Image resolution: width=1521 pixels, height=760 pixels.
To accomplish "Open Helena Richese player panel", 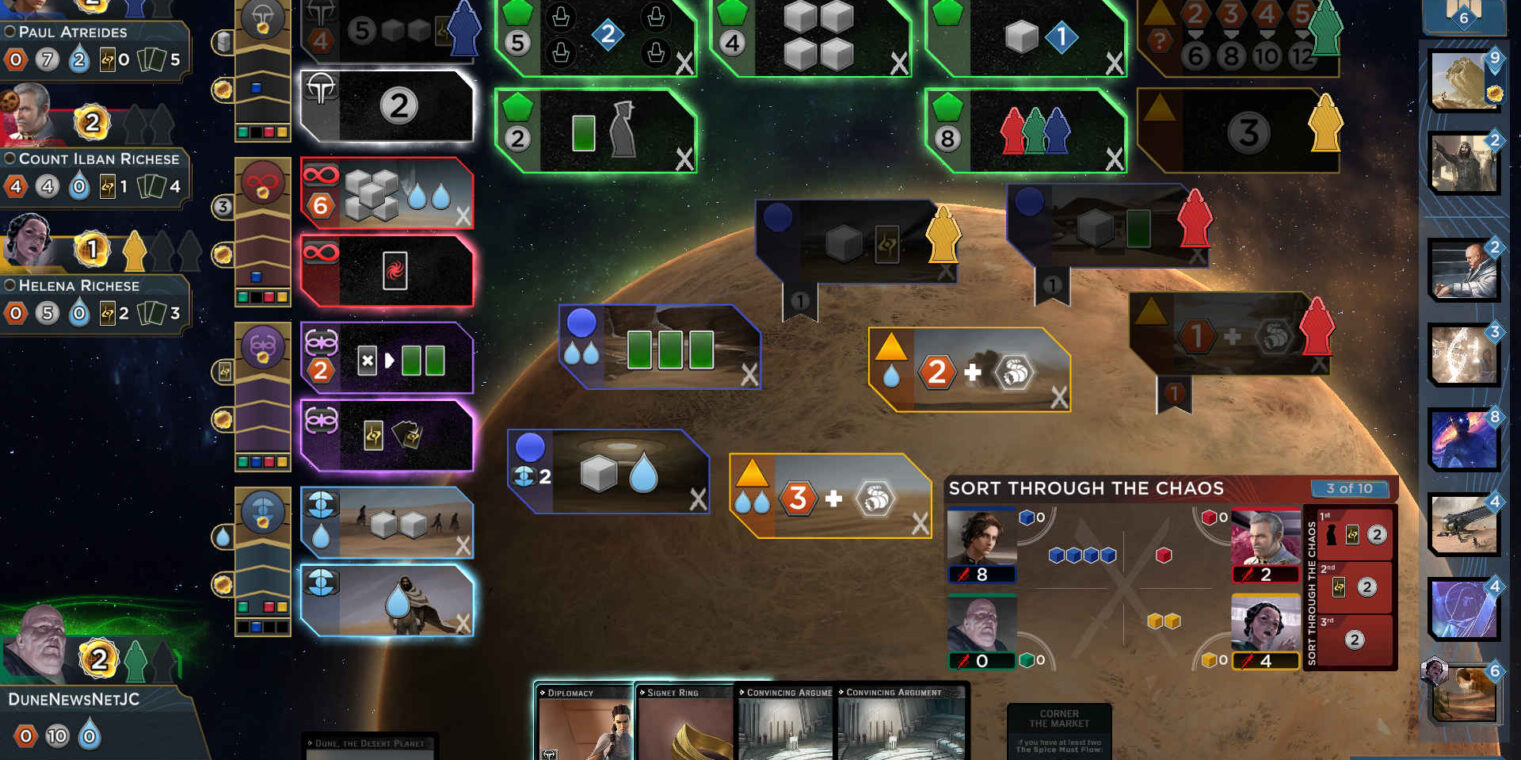I will point(95,300).
